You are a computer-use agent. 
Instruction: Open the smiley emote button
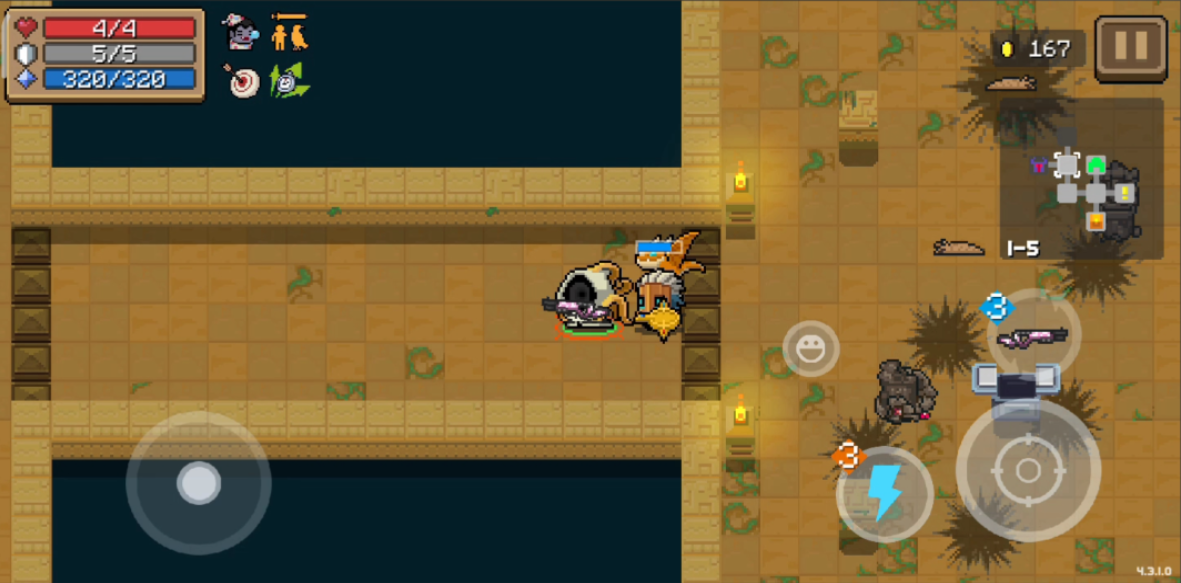[810, 349]
